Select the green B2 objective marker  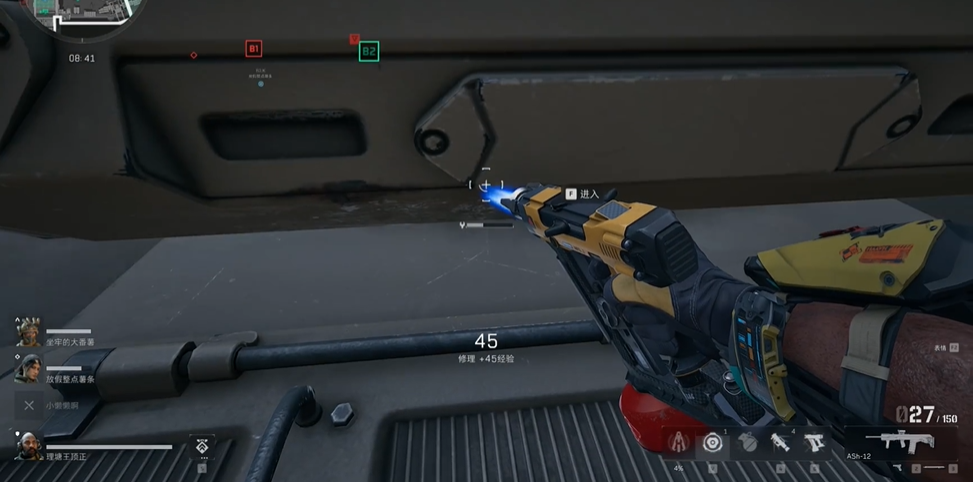(368, 50)
